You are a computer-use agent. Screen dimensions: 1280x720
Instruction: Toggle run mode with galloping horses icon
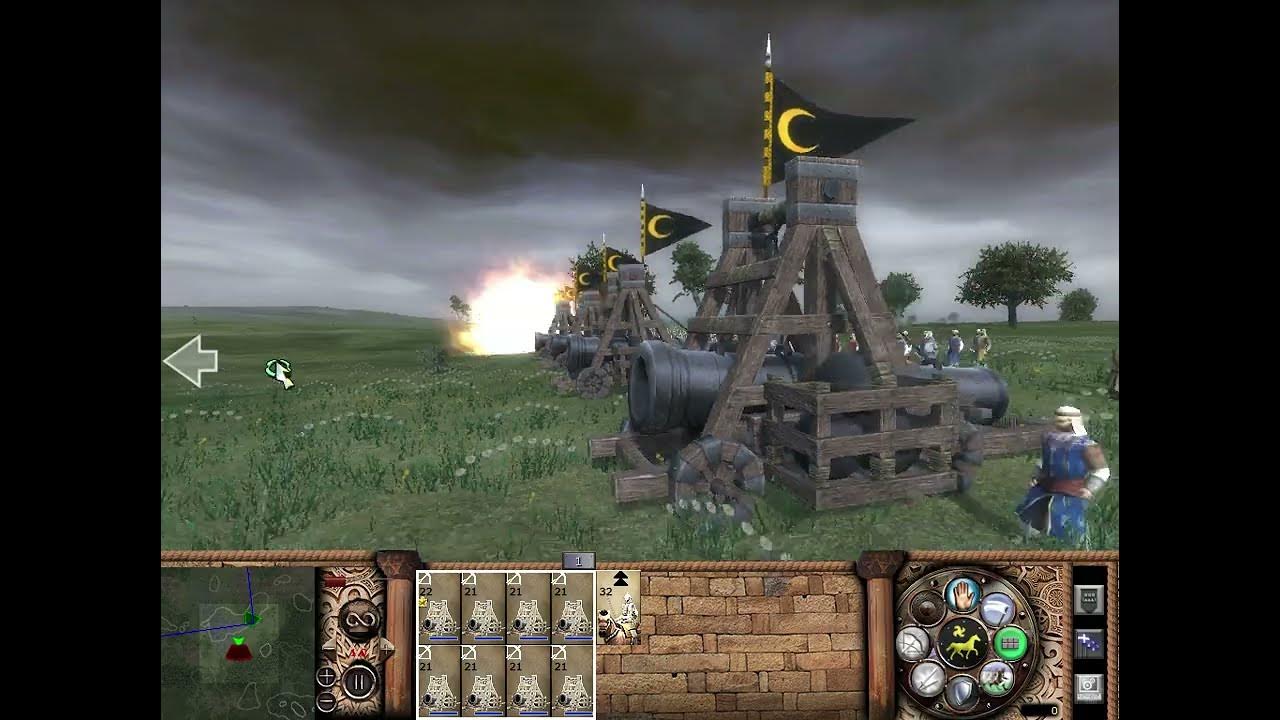pyautogui.click(x=996, y=677)
